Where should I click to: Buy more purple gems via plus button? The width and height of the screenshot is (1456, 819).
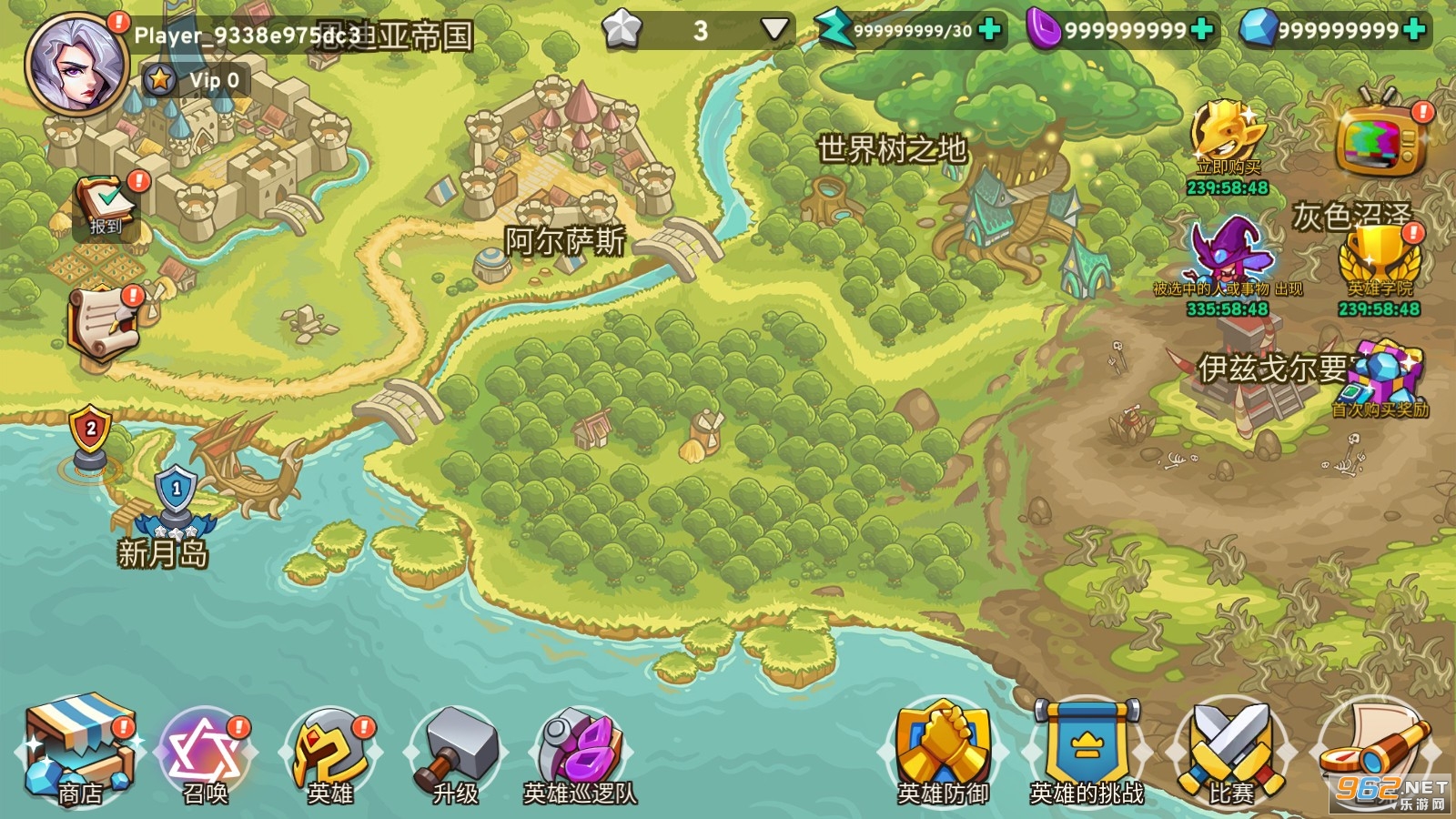coord(1201,30)
